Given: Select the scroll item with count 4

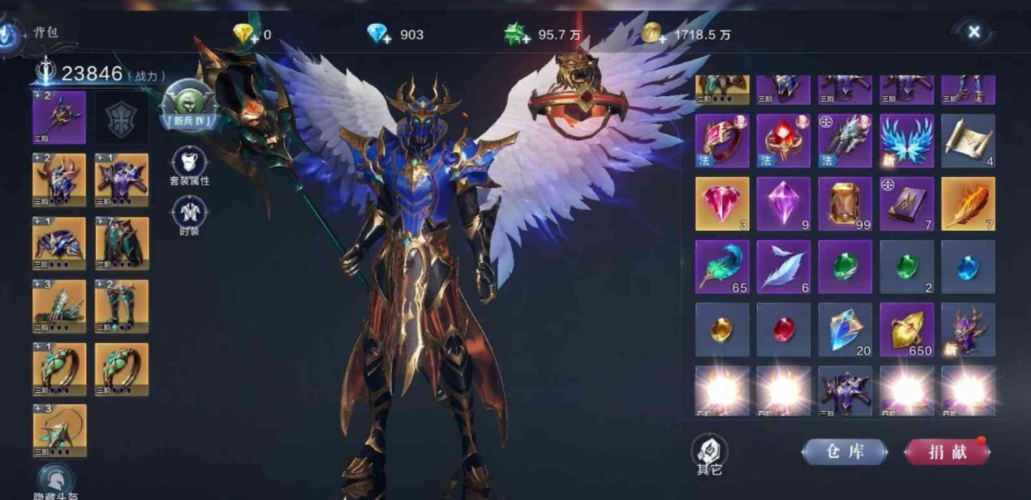Looking at the screenshot, I should (x=967, y=141).
